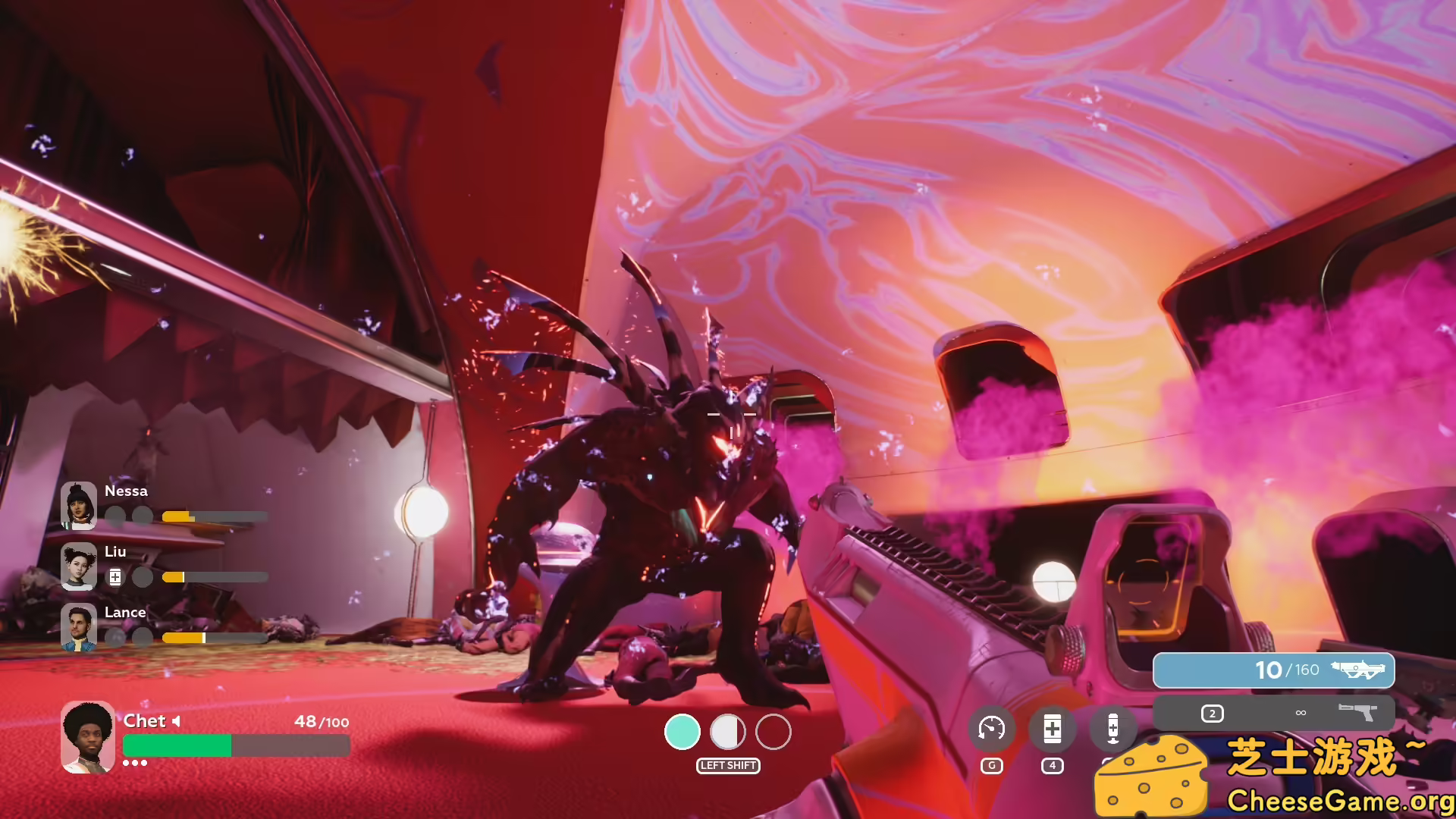
Task: Click the infinity ammo symbol on the pistol bar
Action: pyautogui.click(x=1300, y=713)
